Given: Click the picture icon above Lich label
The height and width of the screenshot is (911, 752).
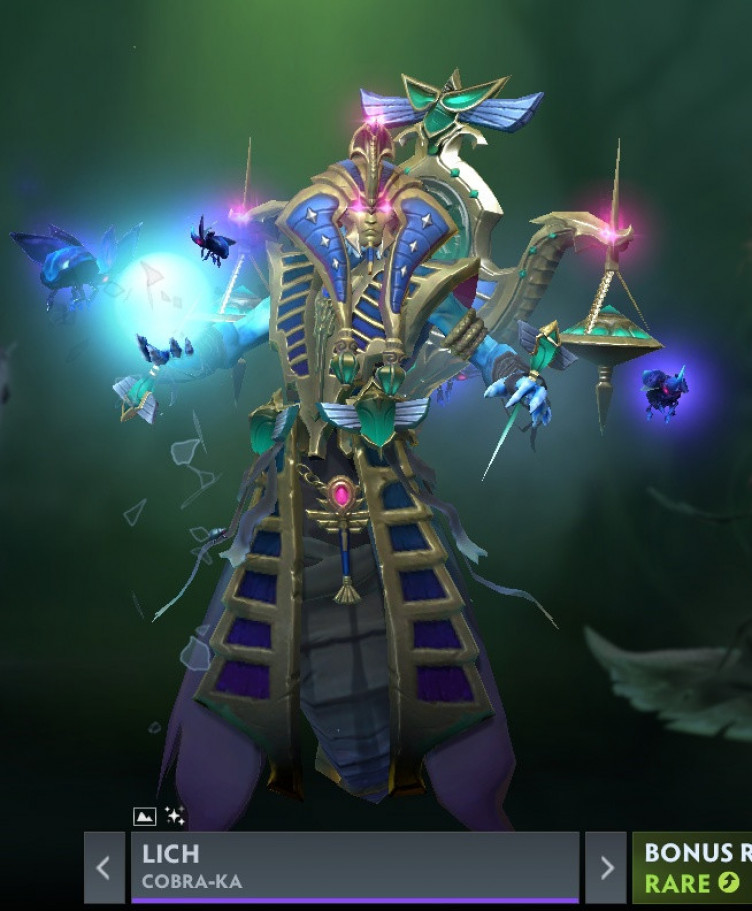Looking at the screenshot, I should click(x=145, y=817).
